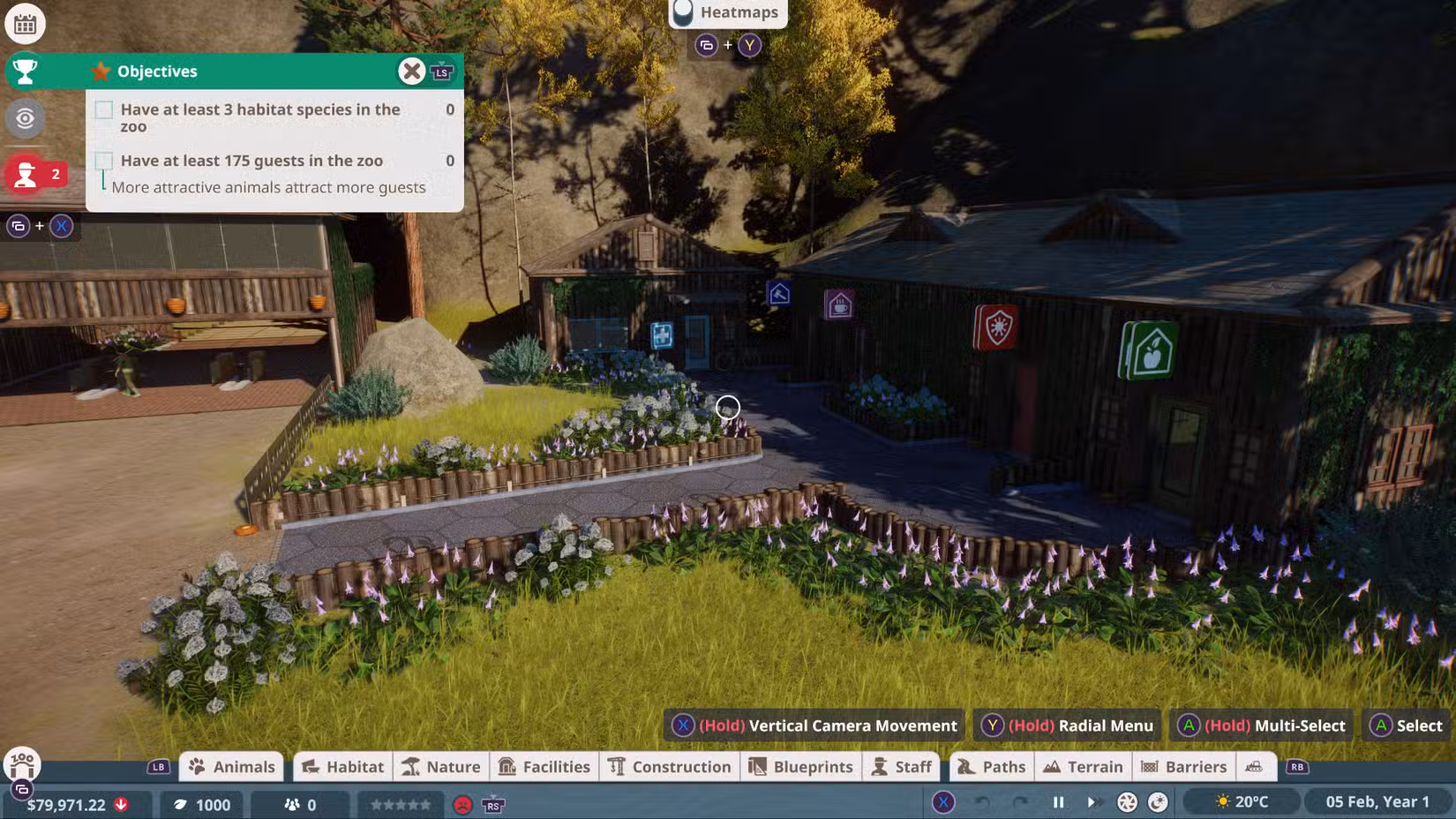
Task: Open the Staff management panel
Action: click(x=902, y=766)
